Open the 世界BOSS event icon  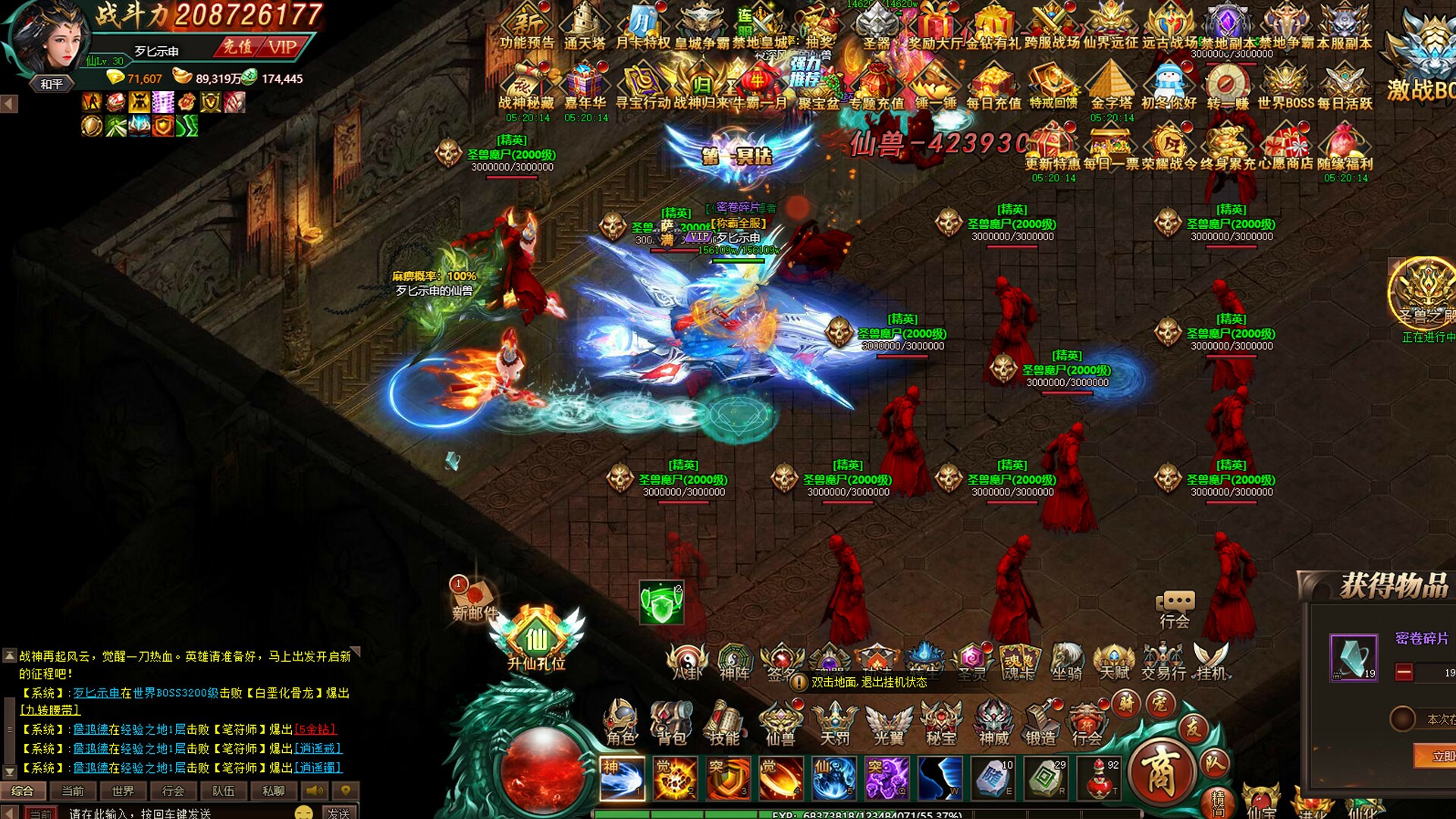(x=1285, y=87)
